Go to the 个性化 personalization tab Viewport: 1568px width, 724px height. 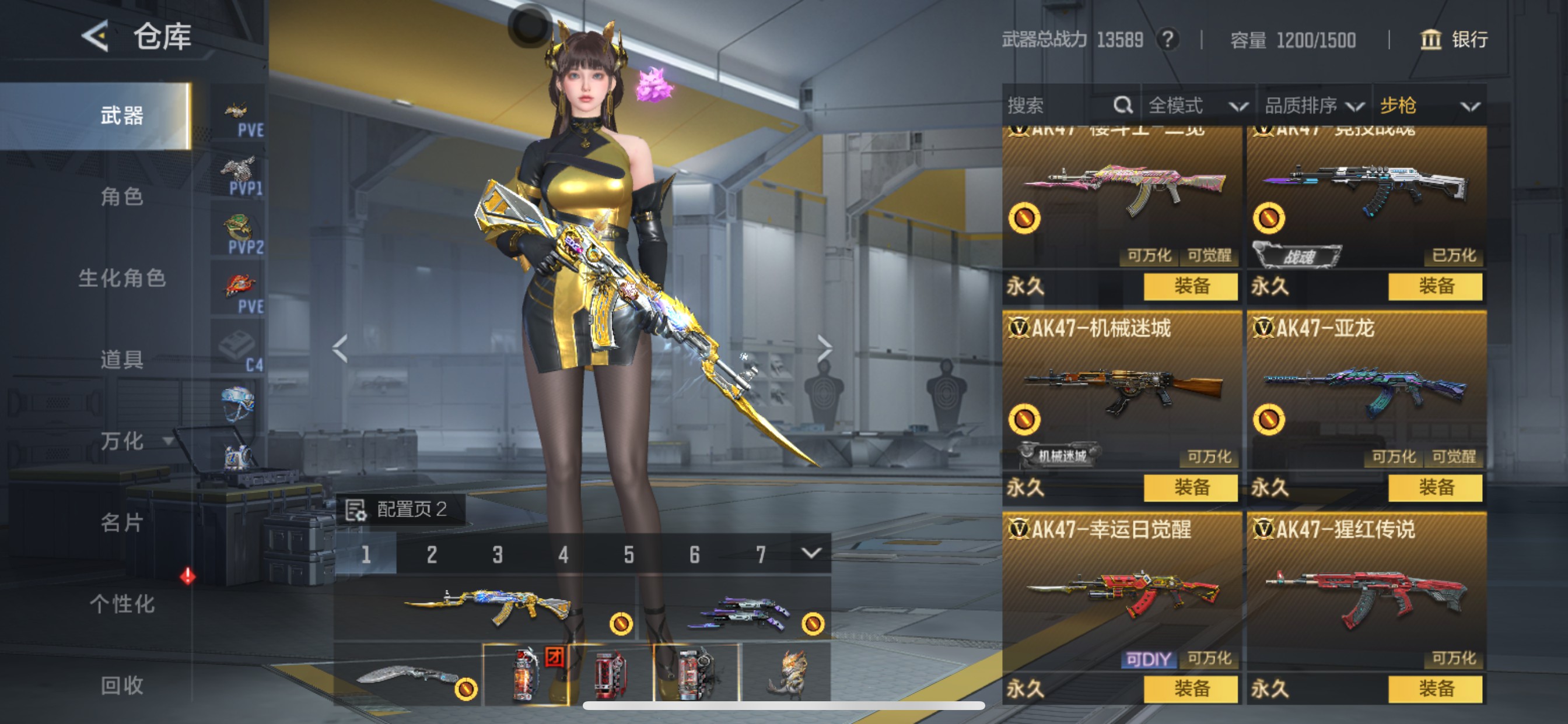click(122, 603)
